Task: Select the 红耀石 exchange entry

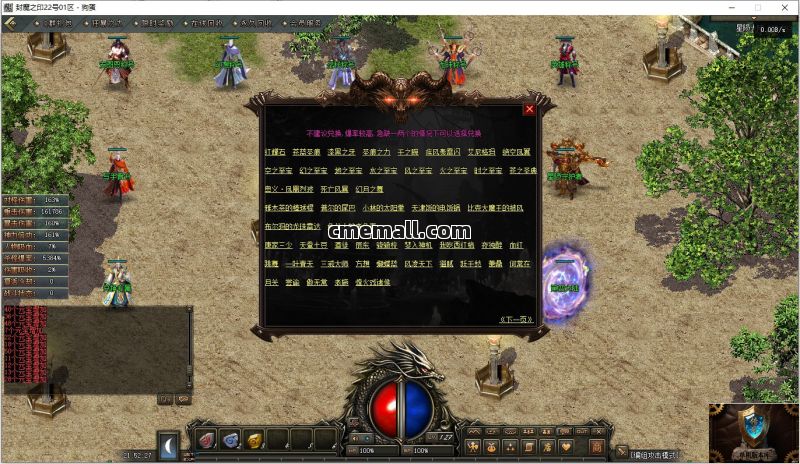Action: pyautogui.click(x=275, y=151)
